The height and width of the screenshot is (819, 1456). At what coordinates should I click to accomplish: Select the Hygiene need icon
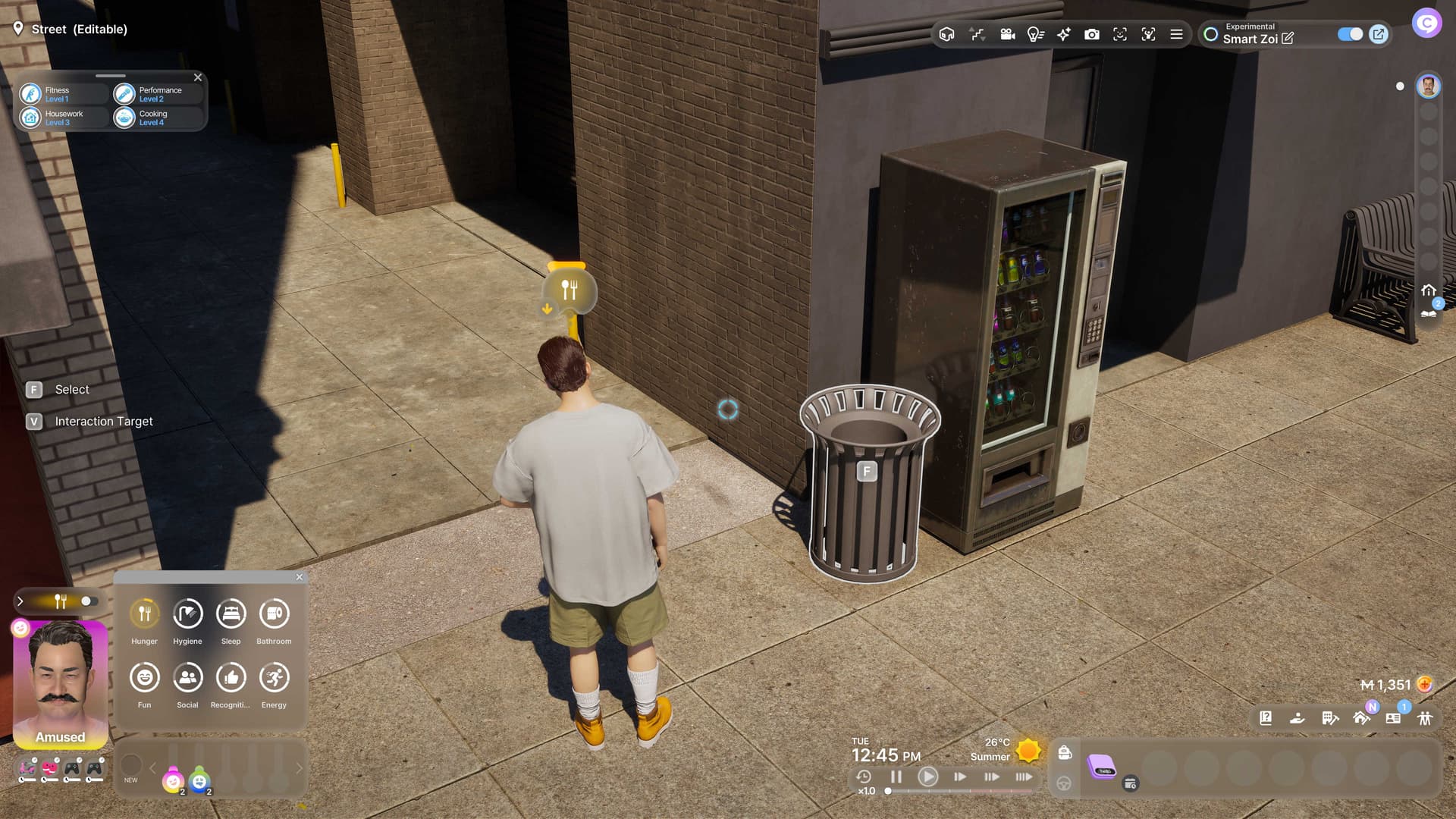[x=187, y=613]
